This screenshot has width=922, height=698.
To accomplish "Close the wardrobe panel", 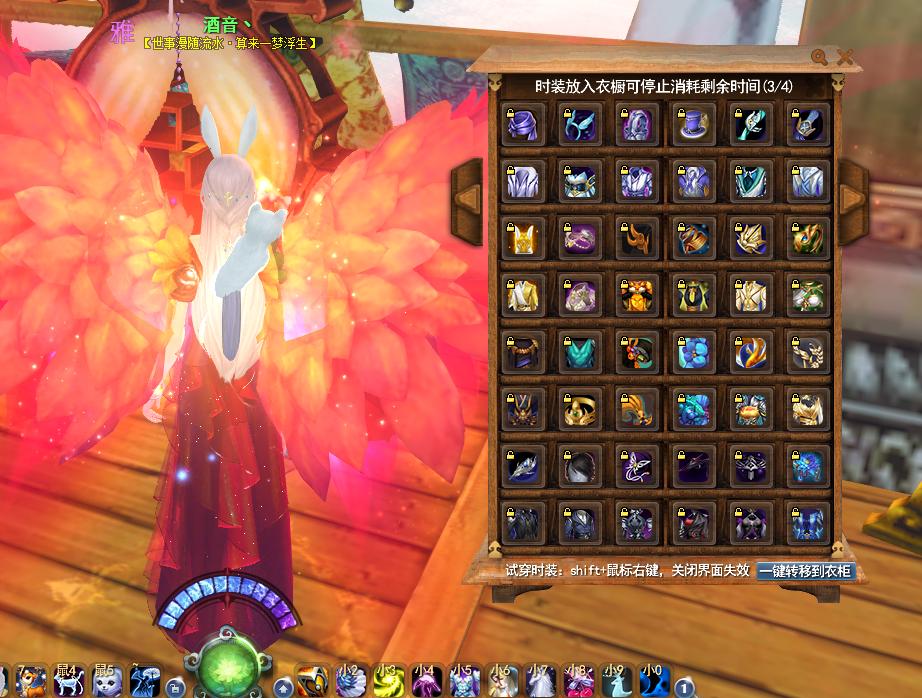I will pyautogui.click(x=846, y=57).
